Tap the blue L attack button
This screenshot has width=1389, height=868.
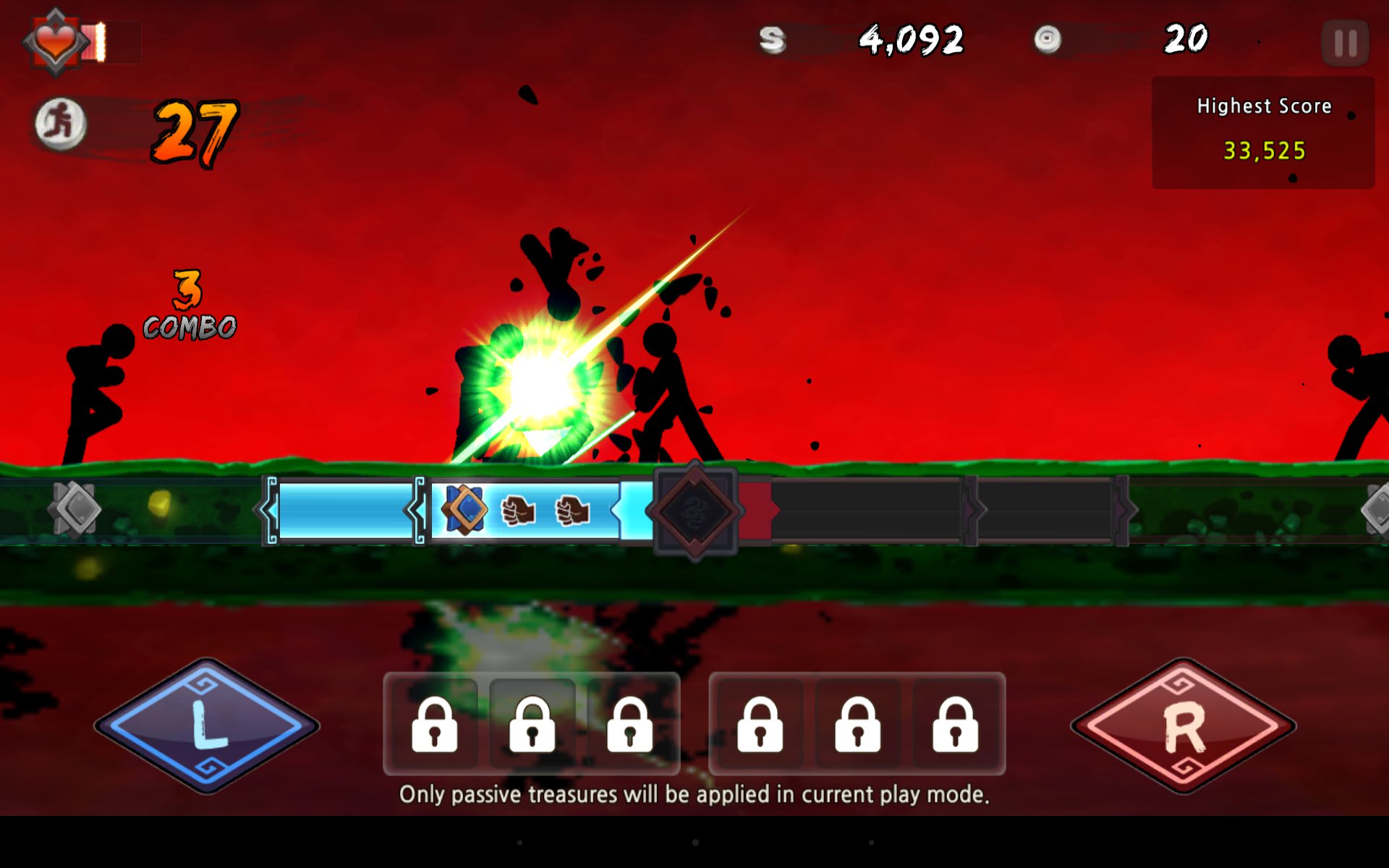click(x=207, y=726)
